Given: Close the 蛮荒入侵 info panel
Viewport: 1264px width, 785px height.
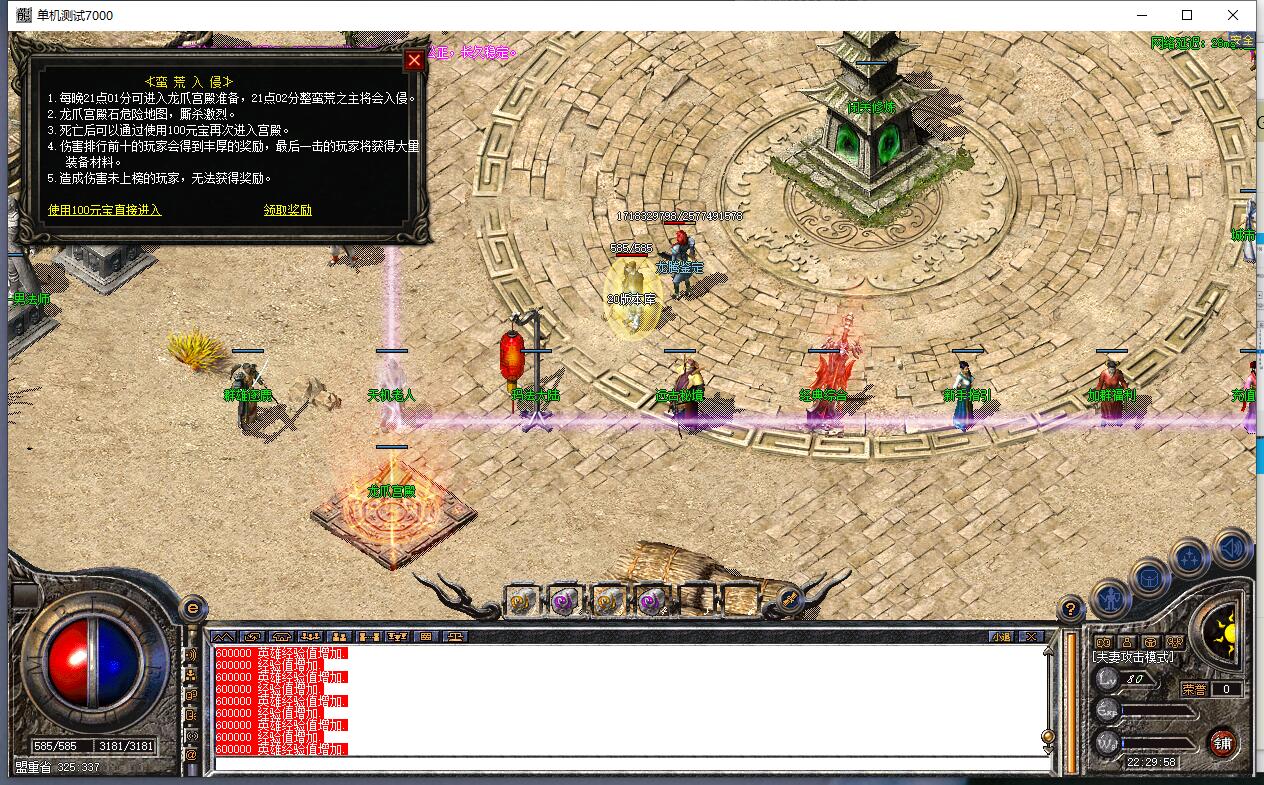Looking at the screenshot, I should click(x=414, y=61).
